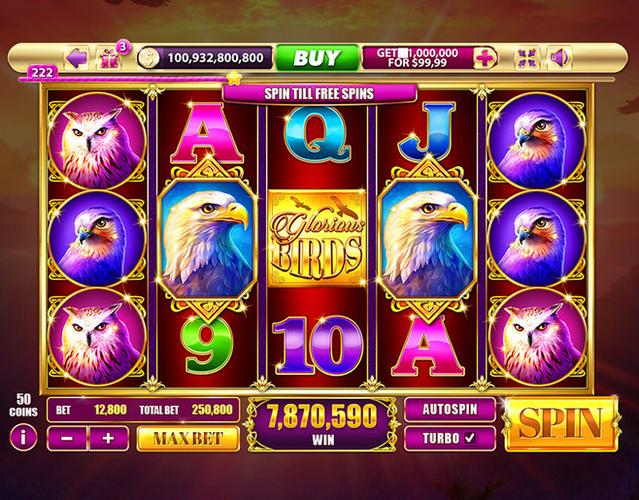Image resolution: width=639 pixels, height=500 pixels.
Task: Open the gift box with 3 notifications
Action: coord(108,58)
